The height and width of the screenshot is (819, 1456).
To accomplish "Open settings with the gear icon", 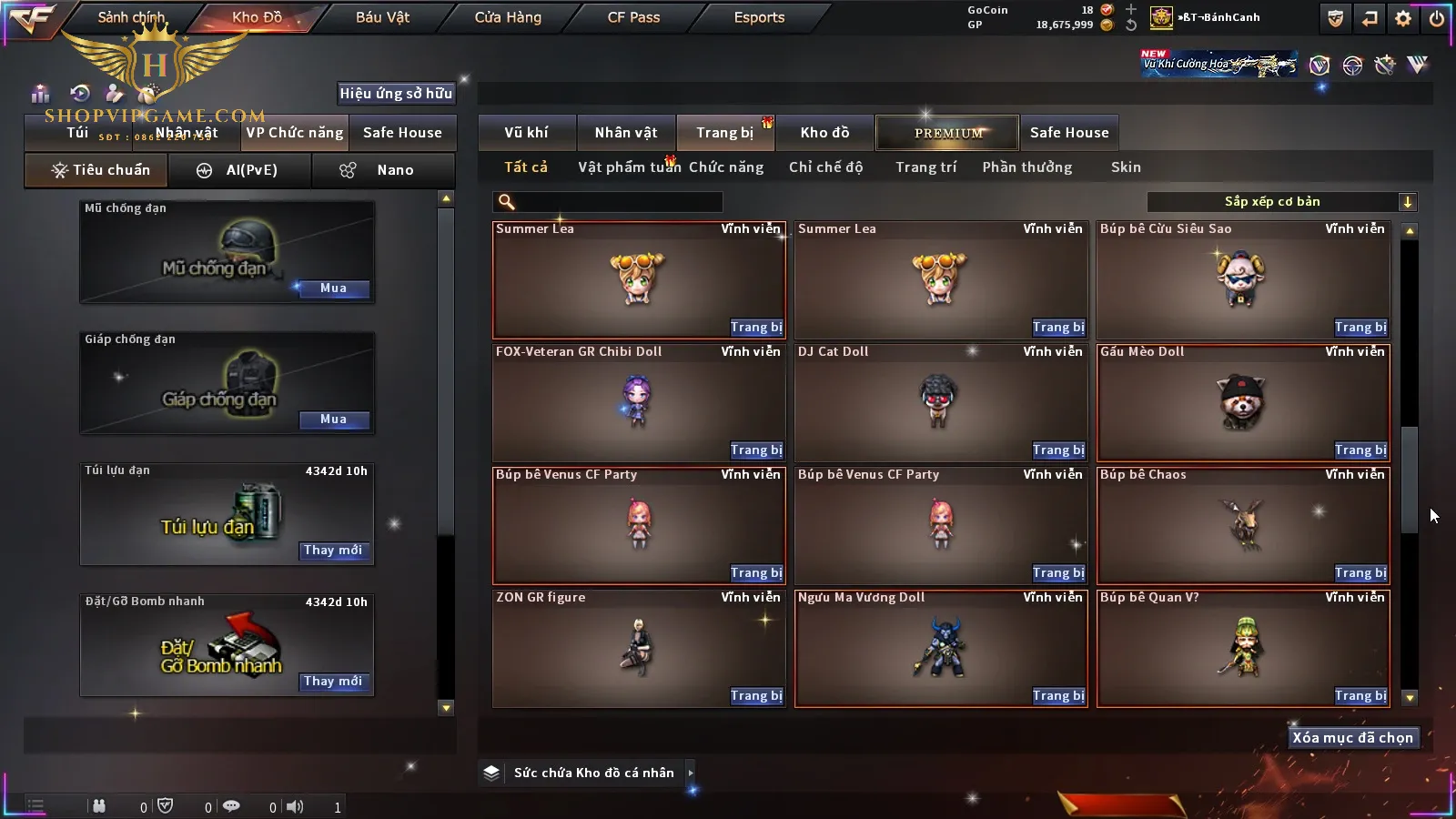I will (1403, 18).
